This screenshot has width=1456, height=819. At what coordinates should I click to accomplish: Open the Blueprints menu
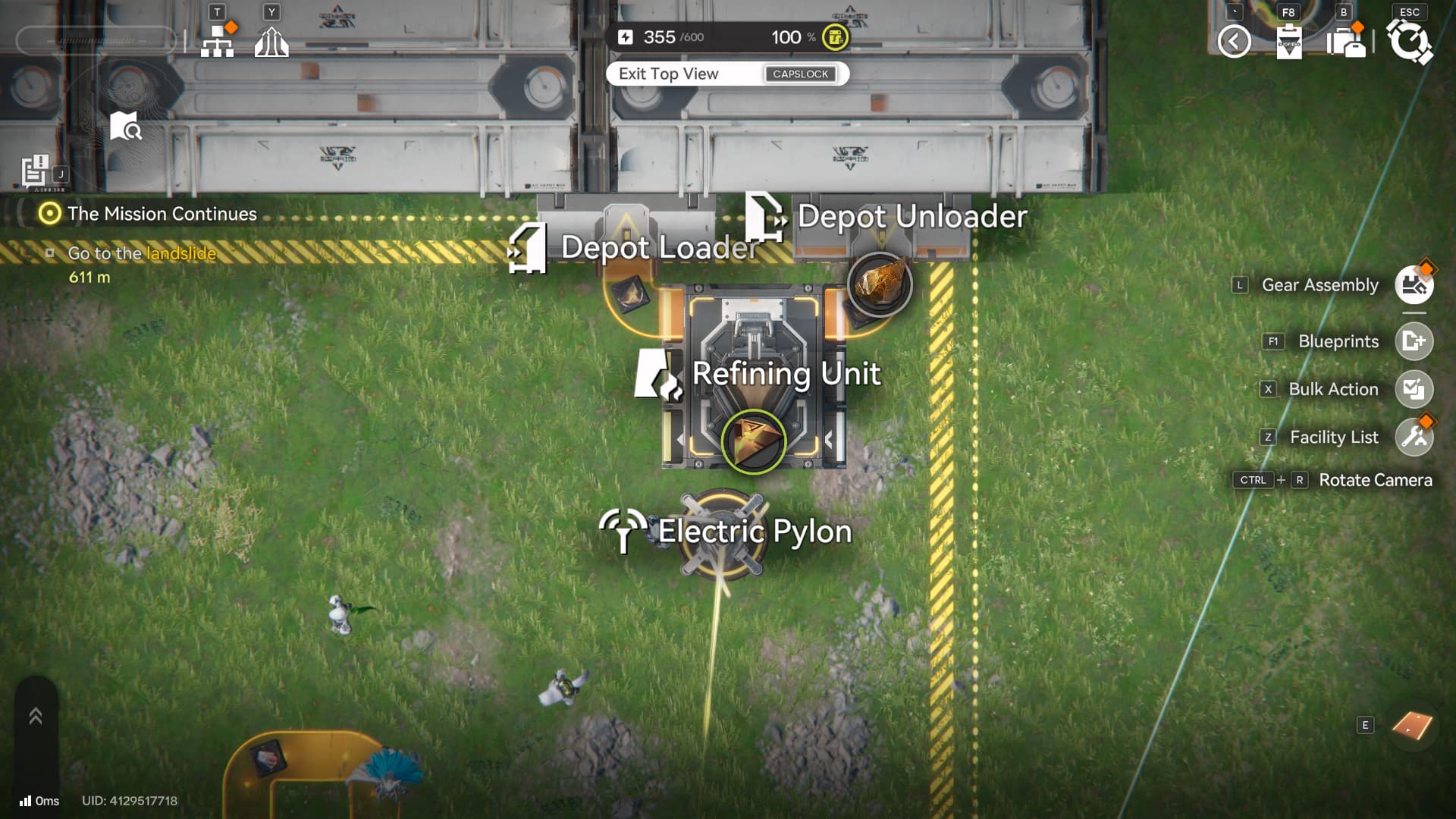1414,341
